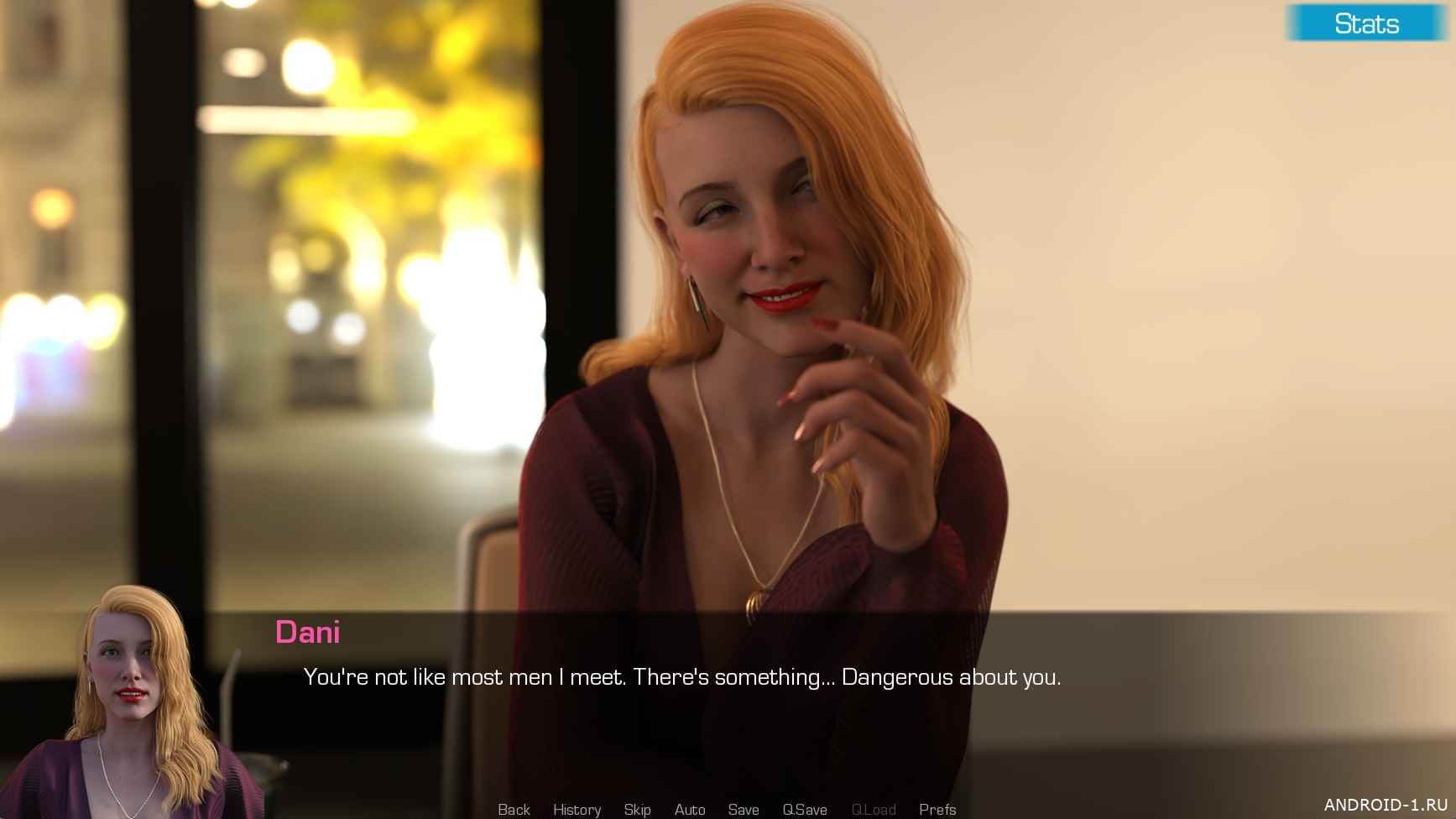Go Back to previous dialogue line

click(514, 809)
